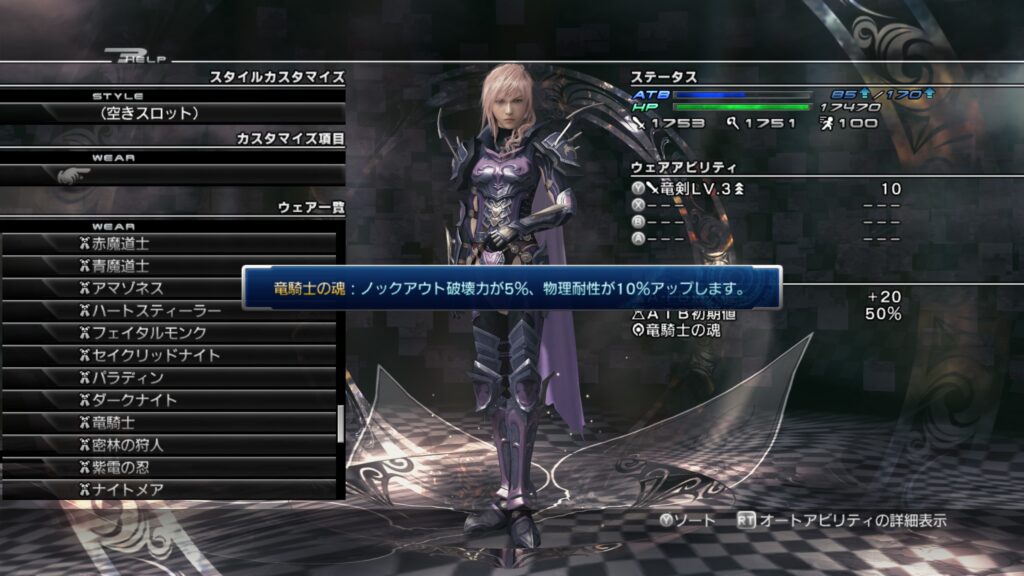Screen dimensions: 1024x576
Task: Select the 赤魔道士 wear entry
Action: coord(170,244)
